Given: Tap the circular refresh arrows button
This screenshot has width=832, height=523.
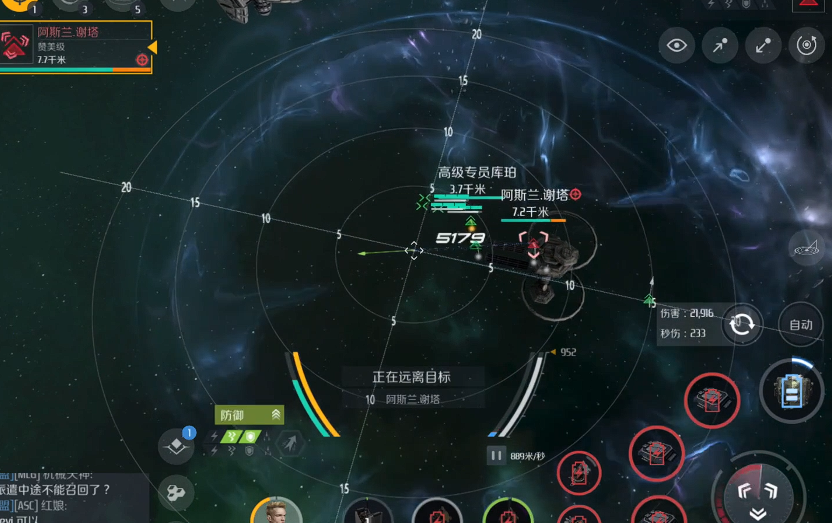Looking at the screenshot, I should click(742, 324).
